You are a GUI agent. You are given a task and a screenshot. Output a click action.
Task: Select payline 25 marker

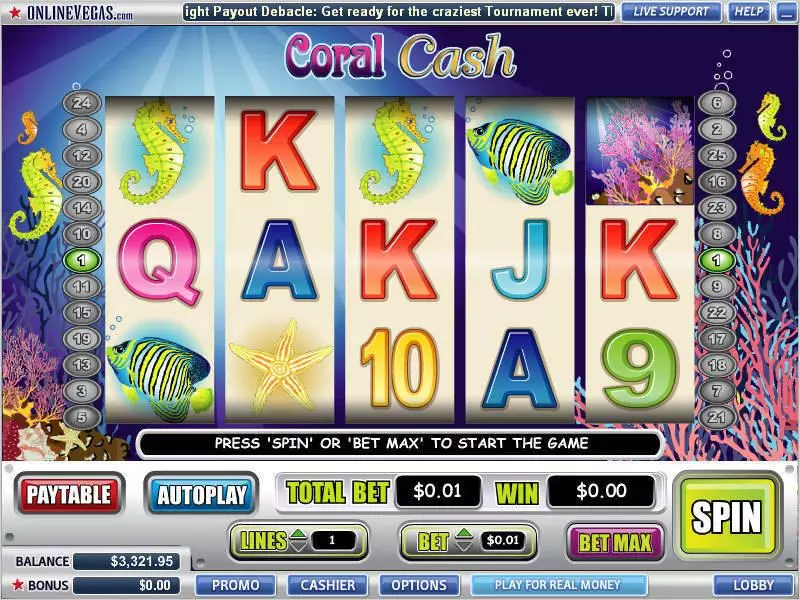716,155
